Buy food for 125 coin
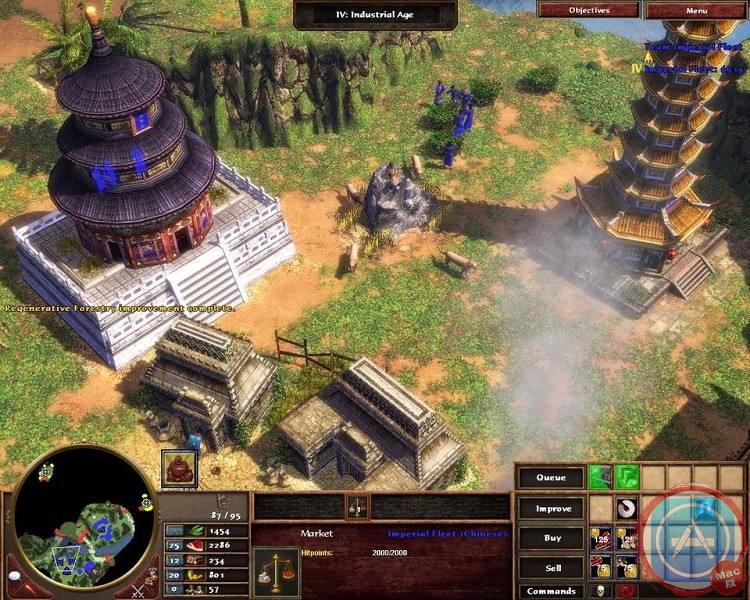The height and width of the screenshot is (600, 750). [600, 537]
